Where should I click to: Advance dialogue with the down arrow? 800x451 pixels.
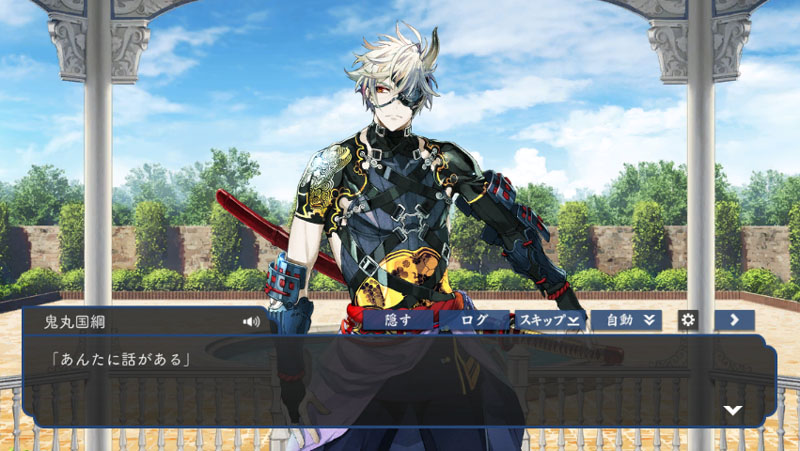[733, 410]
